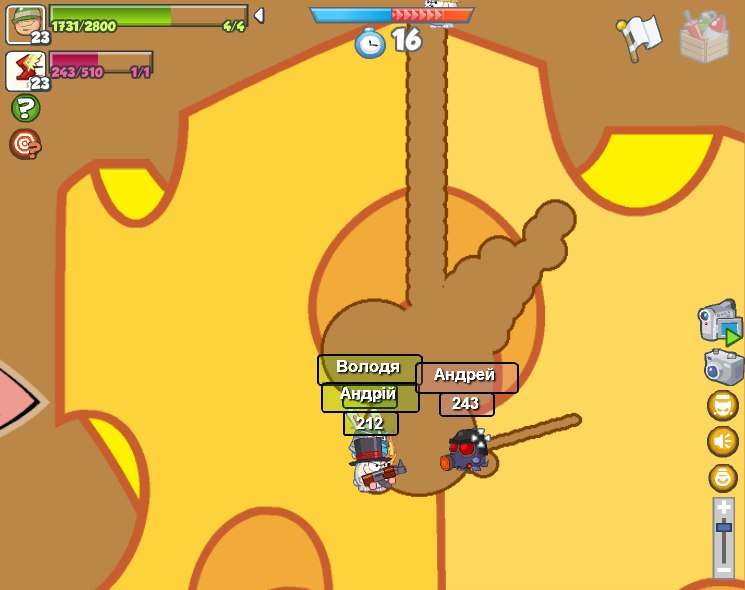Start video recording with the camcorder icon
745x590 pixels.
720,323
